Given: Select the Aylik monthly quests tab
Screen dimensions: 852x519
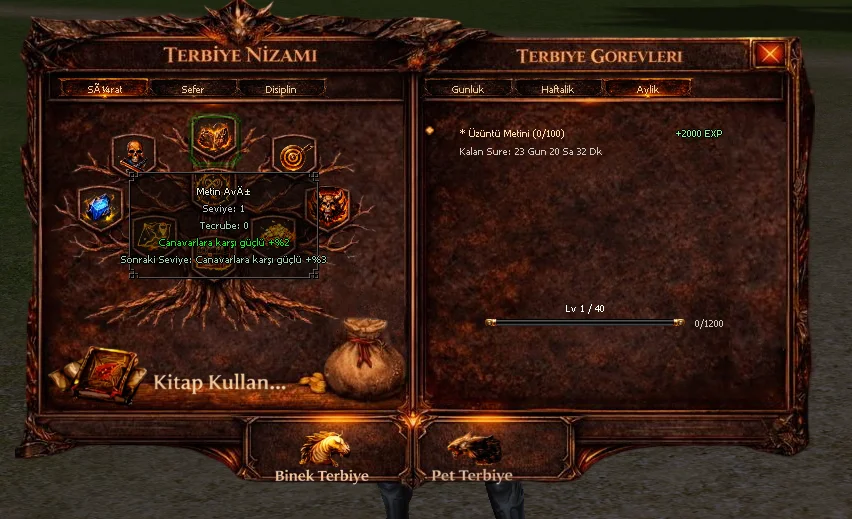Looking at the screenshot, I should click(647, 89).
